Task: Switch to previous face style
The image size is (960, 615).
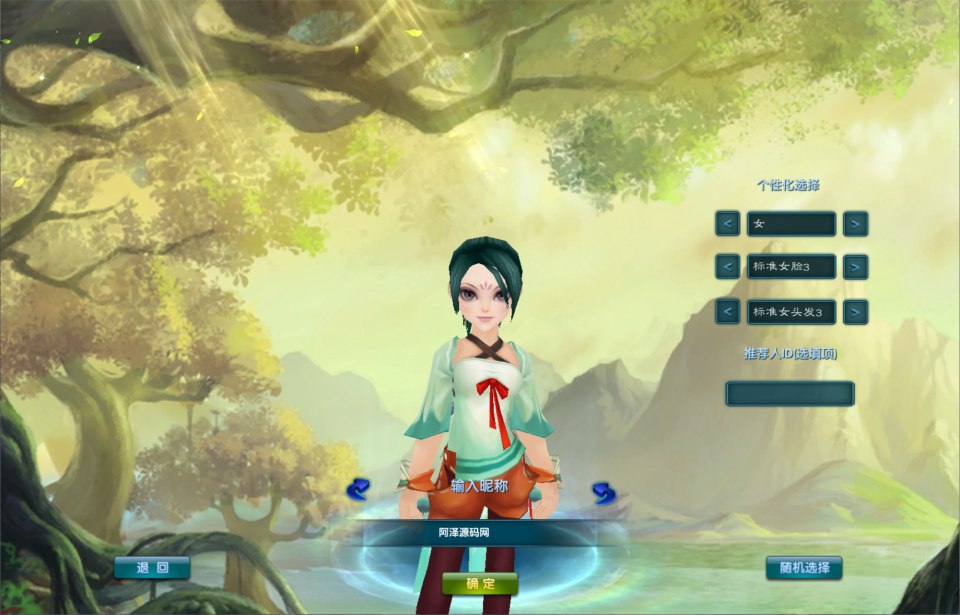Action: click(728, 267)
